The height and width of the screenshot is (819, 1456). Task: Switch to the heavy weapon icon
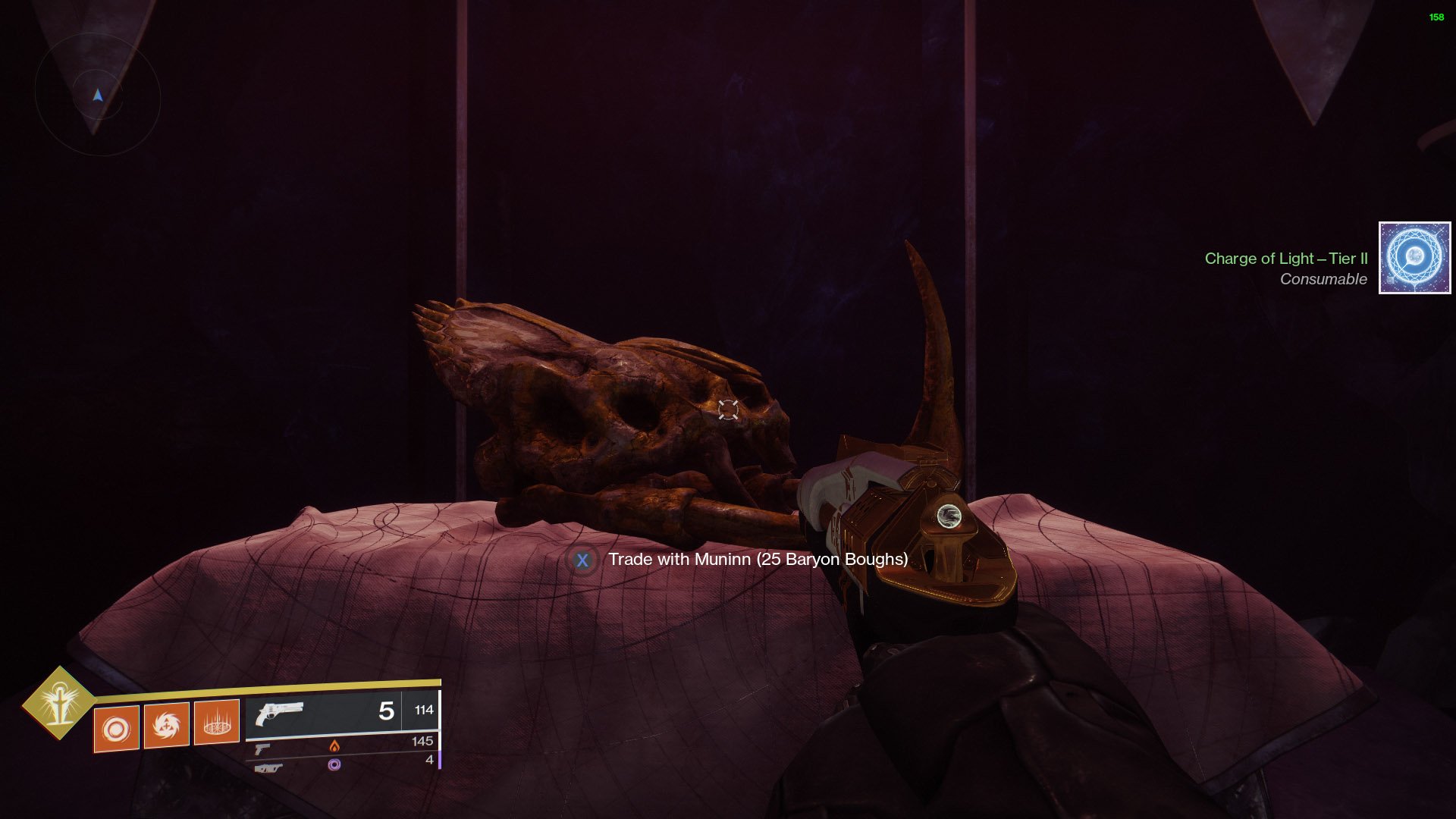click(x=268, y=768)
